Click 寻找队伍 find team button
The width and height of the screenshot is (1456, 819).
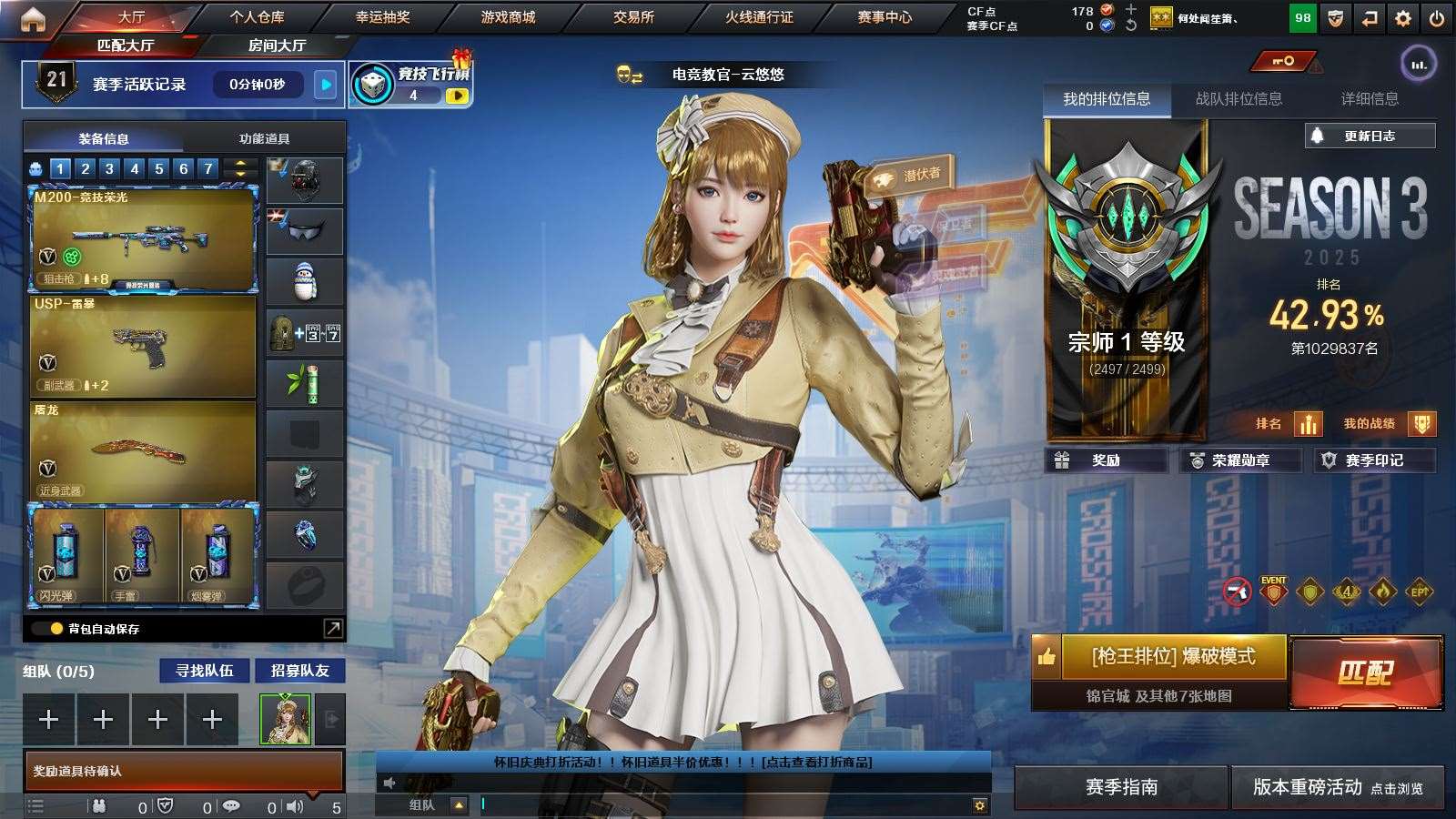(205, 671)
